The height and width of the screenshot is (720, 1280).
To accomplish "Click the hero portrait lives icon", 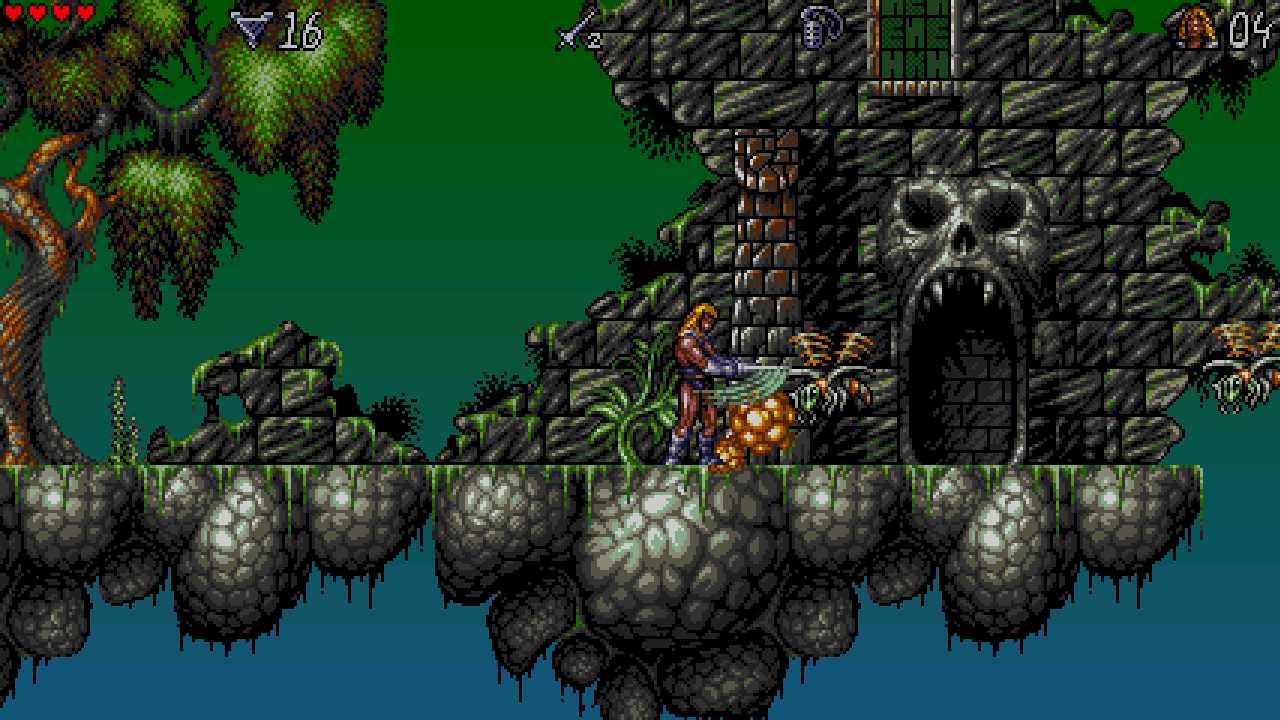I will [x=1196, y=28].
